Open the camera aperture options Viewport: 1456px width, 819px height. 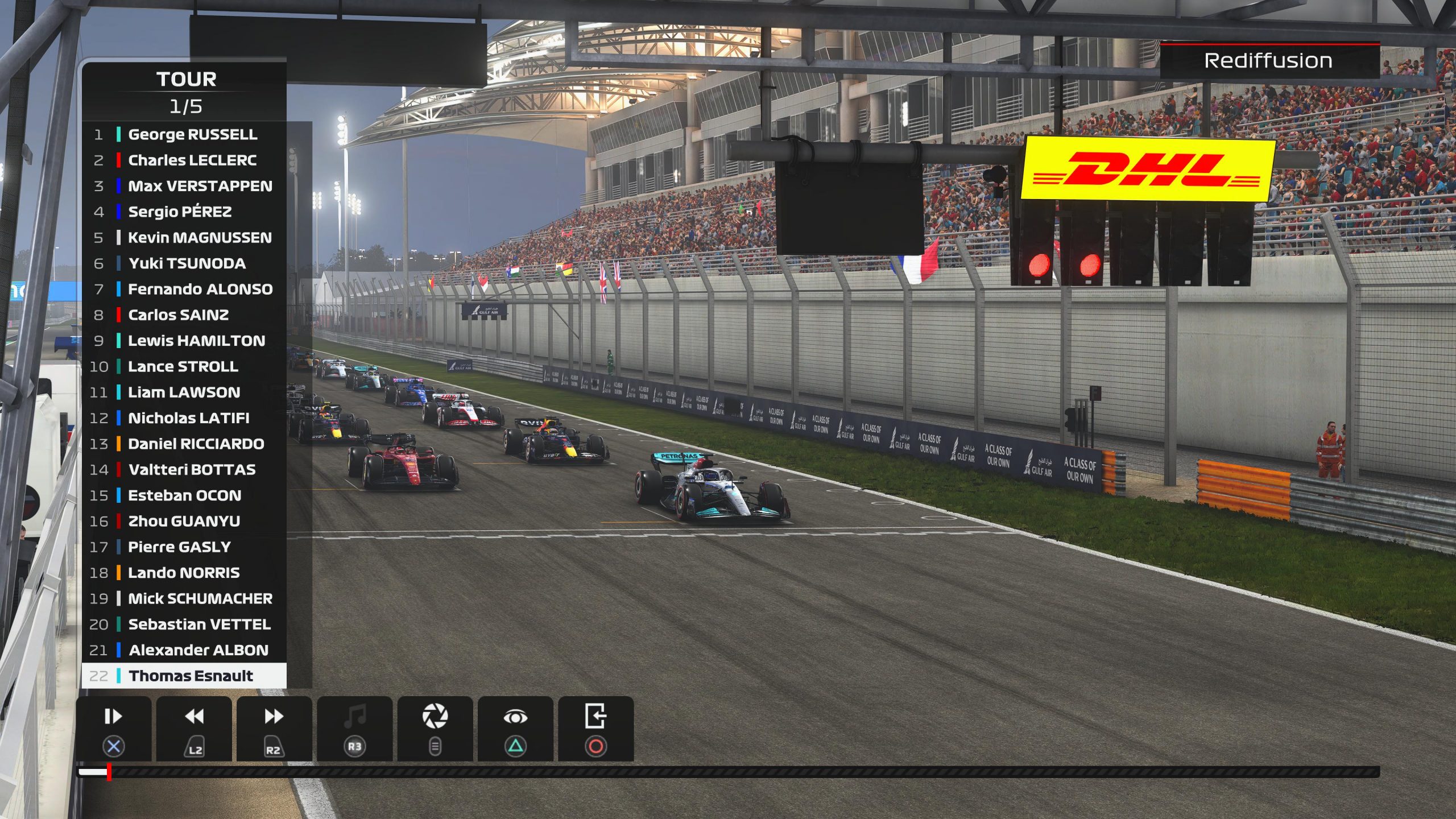(435, 728)
